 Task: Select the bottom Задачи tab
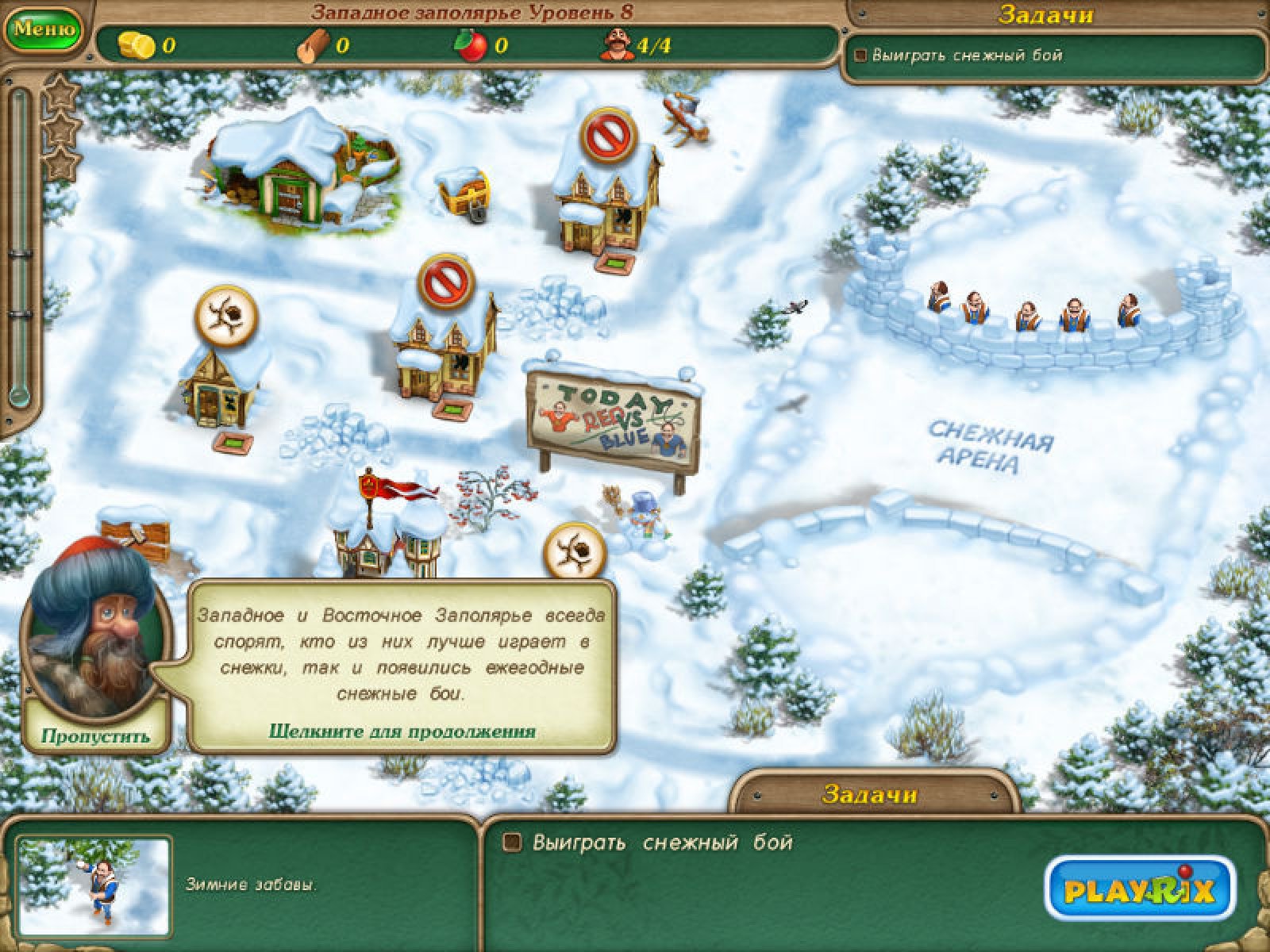click(x=870, y=793)
